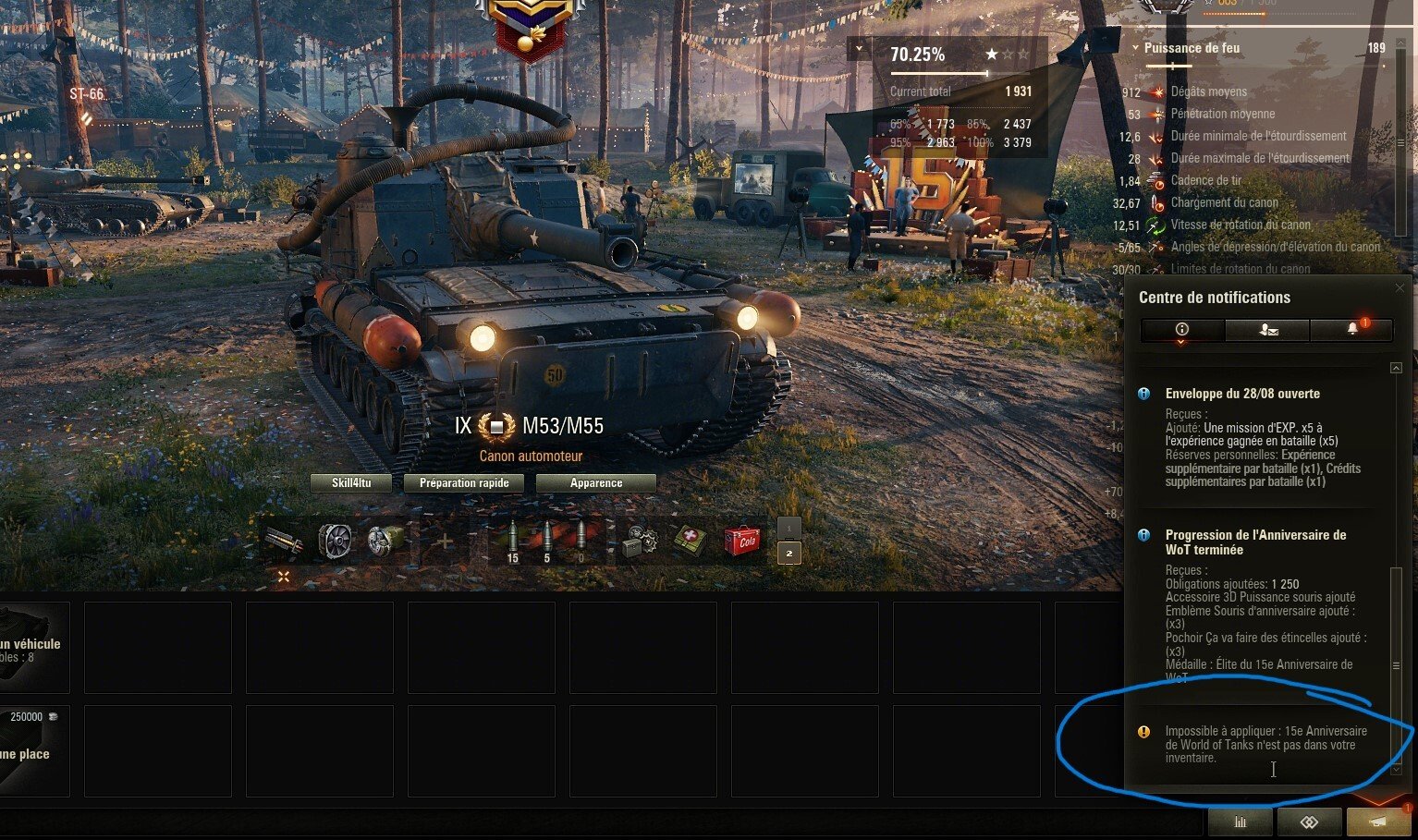Switch to the info notifications tab
The width and height of the screenshot is (1418, 840).
[x=1182, y=330]
